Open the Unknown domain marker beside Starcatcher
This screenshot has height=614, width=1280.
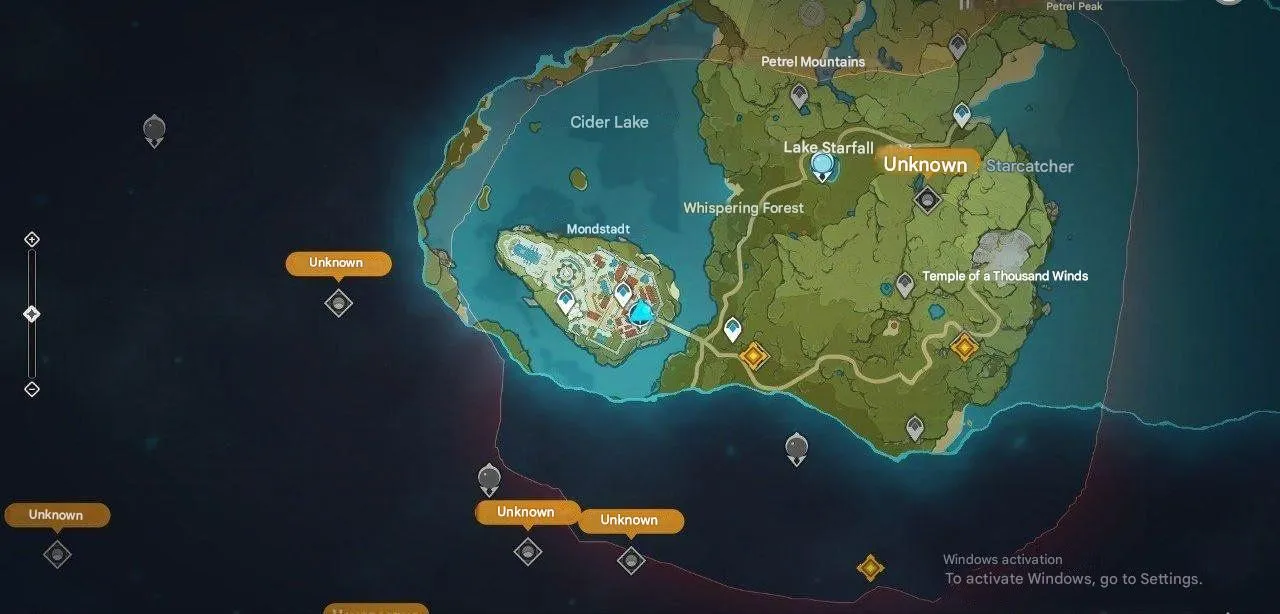[928, 199]
